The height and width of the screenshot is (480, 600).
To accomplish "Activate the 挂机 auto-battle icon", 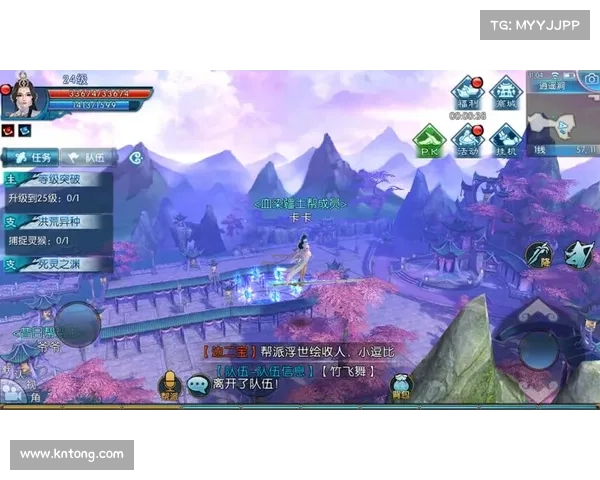I will click(x=506, y=141).
